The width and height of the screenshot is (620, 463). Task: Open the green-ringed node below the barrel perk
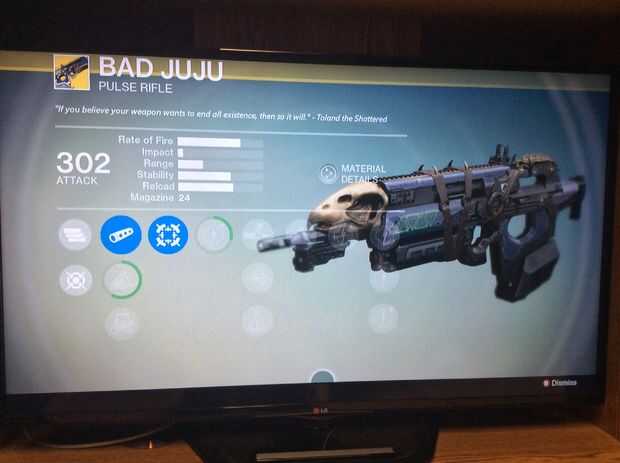pyautogui.click(x=122, y=279)
